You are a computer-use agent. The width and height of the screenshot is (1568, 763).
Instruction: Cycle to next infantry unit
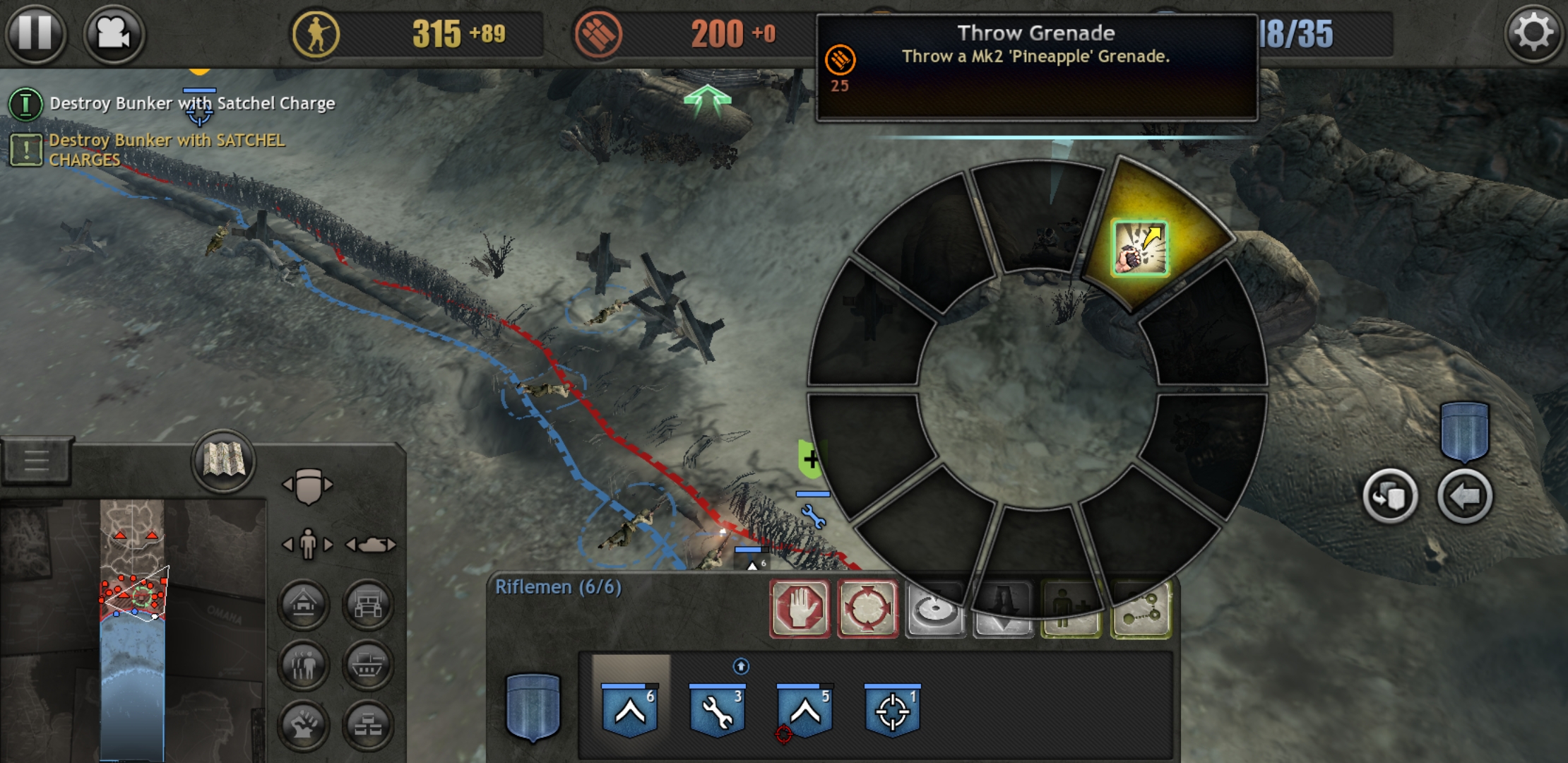coord(328,545)
